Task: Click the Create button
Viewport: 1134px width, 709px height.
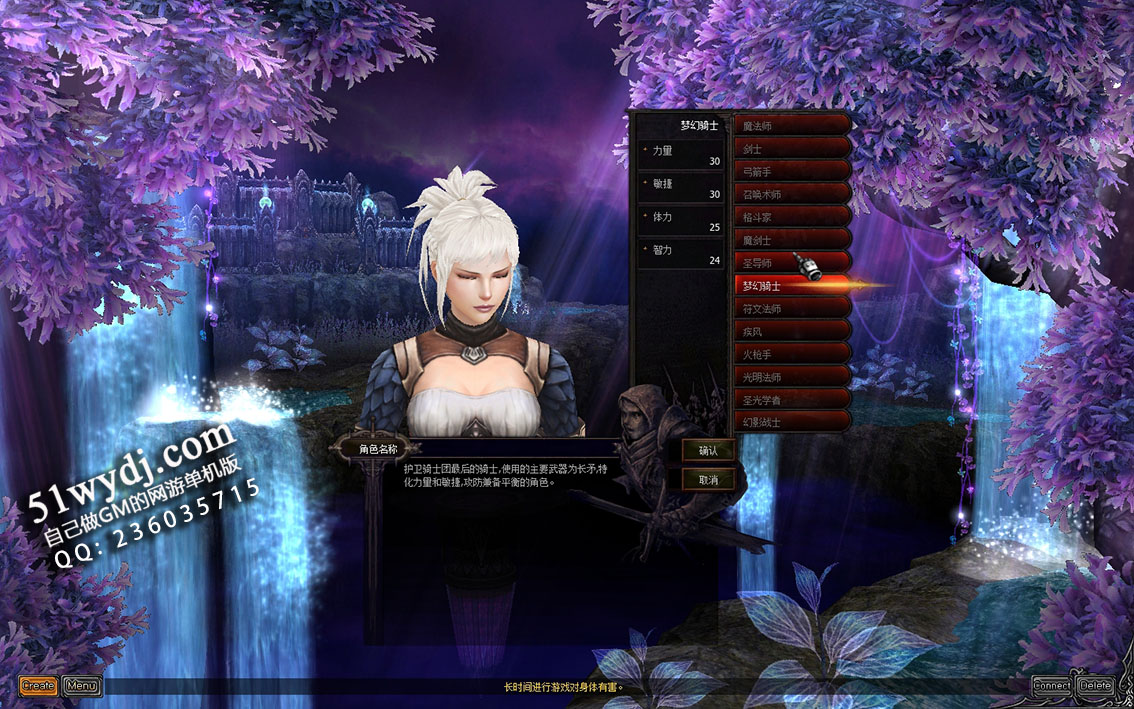Action: (38, 686)
